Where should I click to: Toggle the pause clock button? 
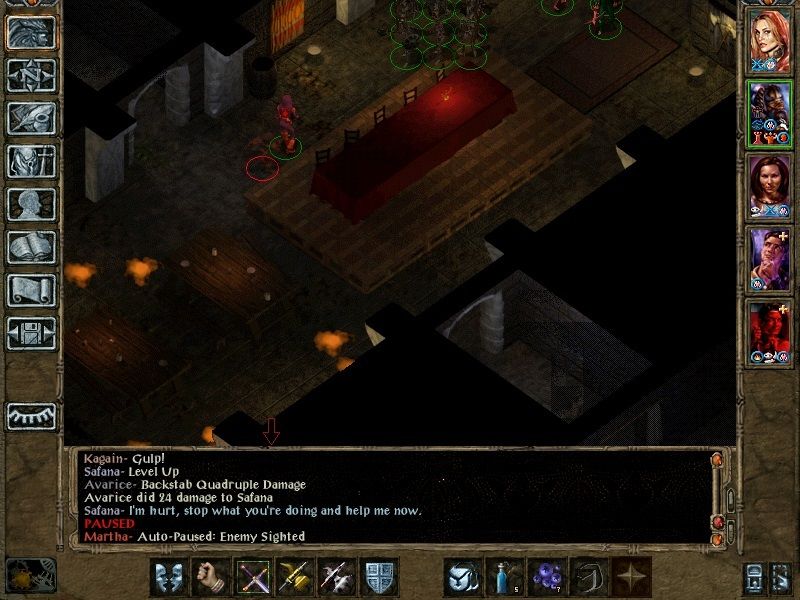pos(31,575)
